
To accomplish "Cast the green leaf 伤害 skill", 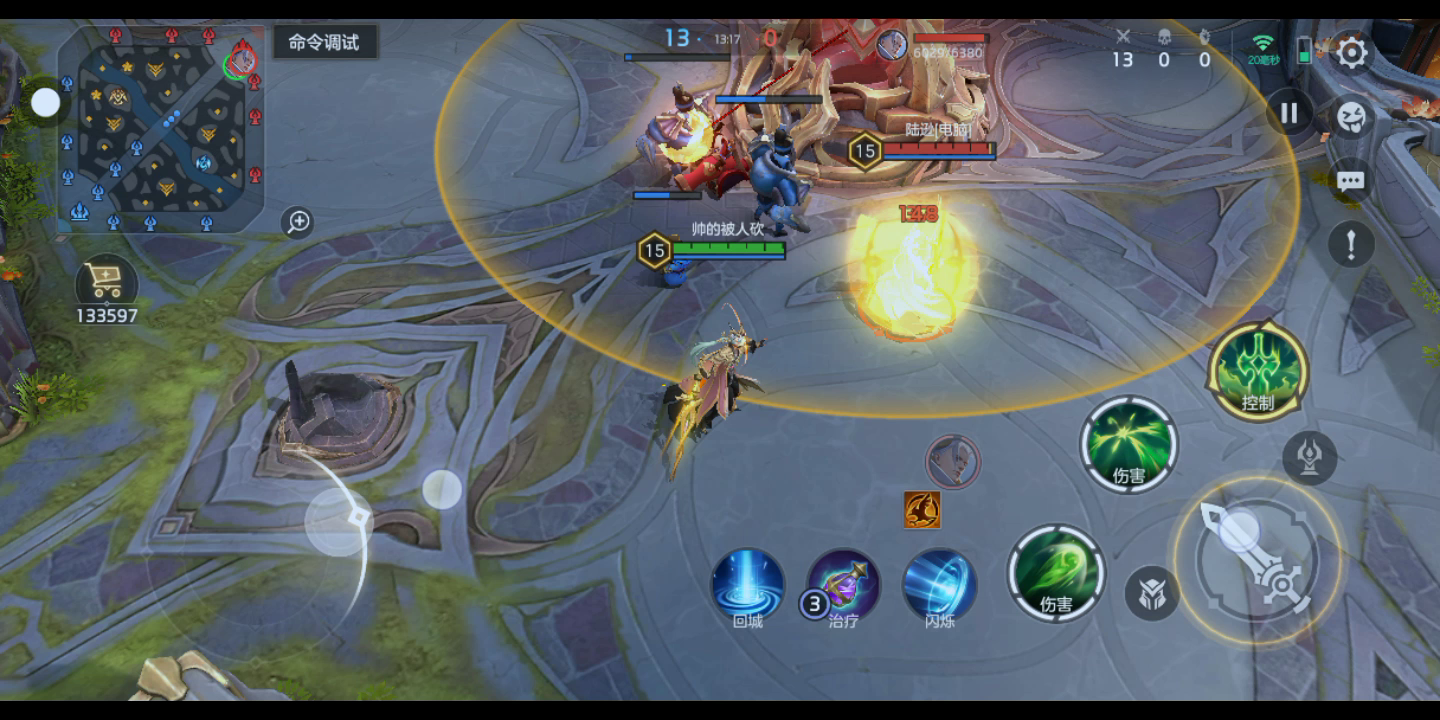I will (x=1056, y=574).
